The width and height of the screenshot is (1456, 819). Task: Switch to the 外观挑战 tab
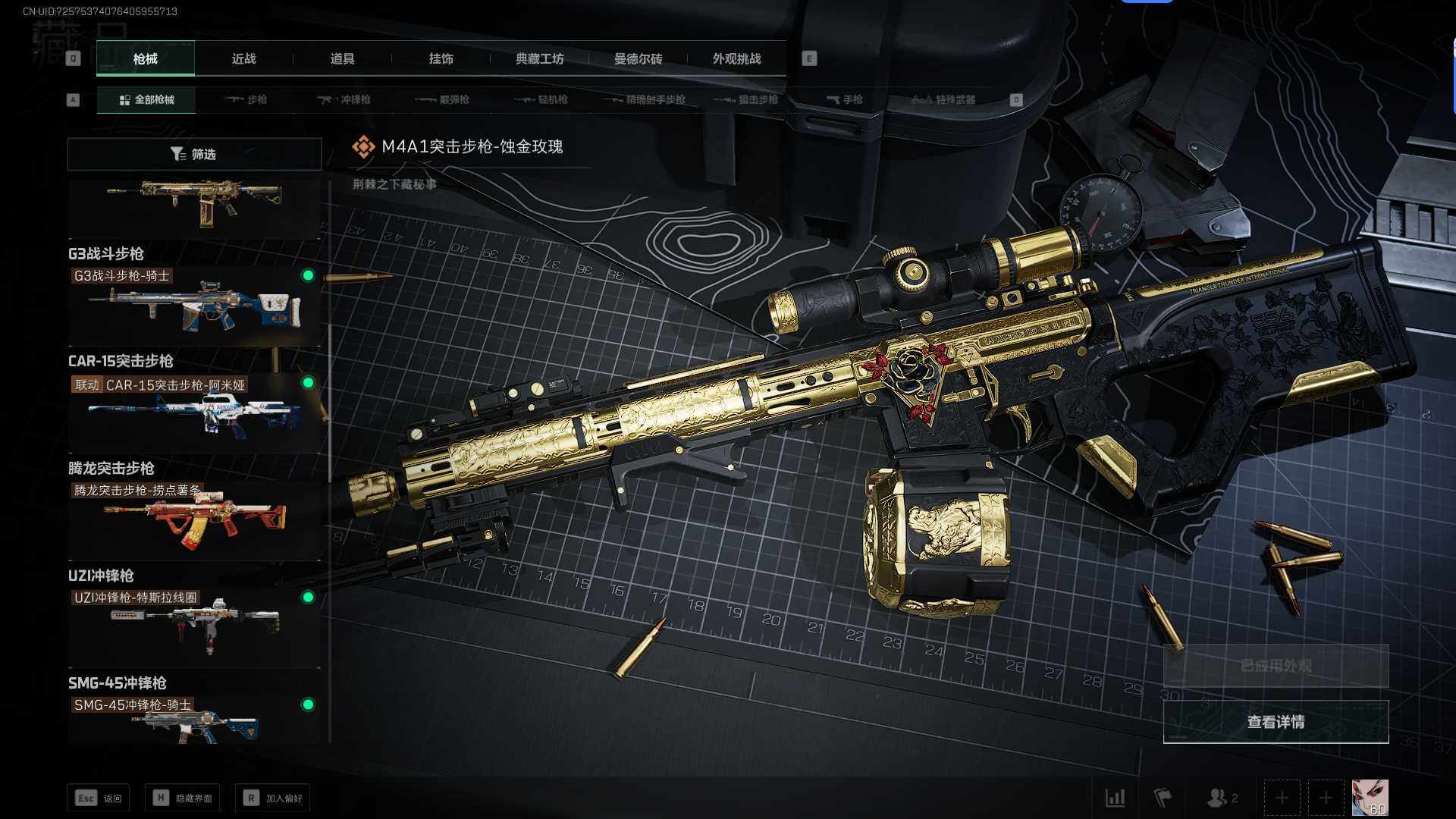pos(736,58)
